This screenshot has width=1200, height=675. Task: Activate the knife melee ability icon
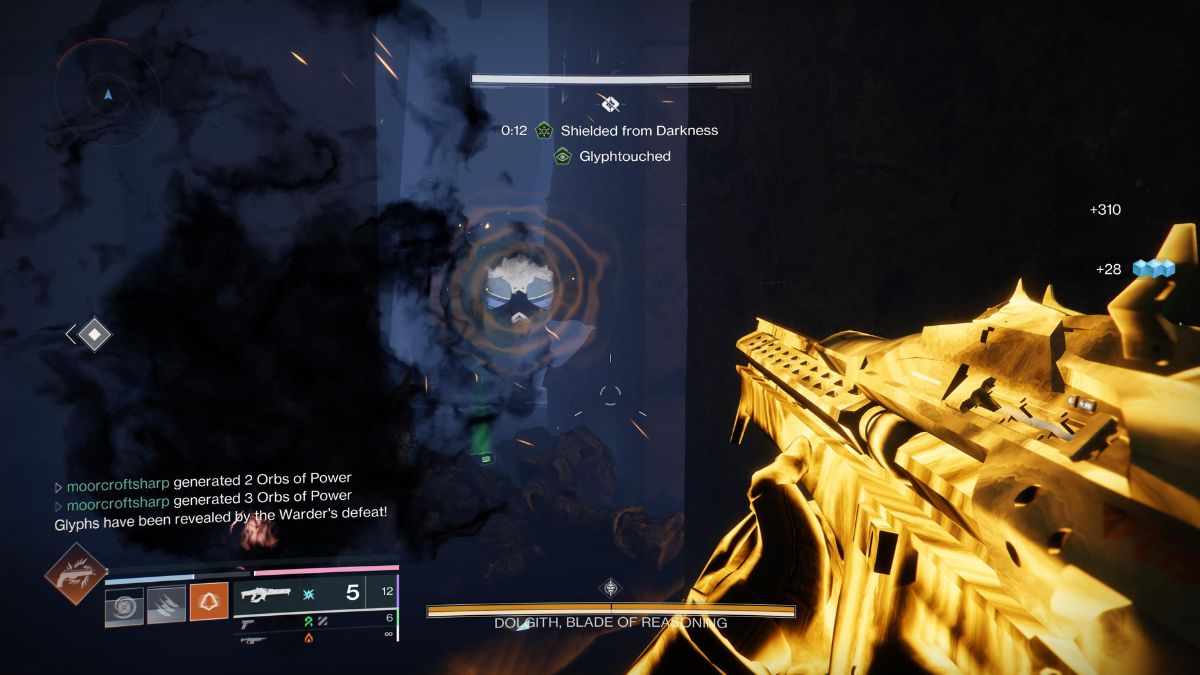[166, 606]
